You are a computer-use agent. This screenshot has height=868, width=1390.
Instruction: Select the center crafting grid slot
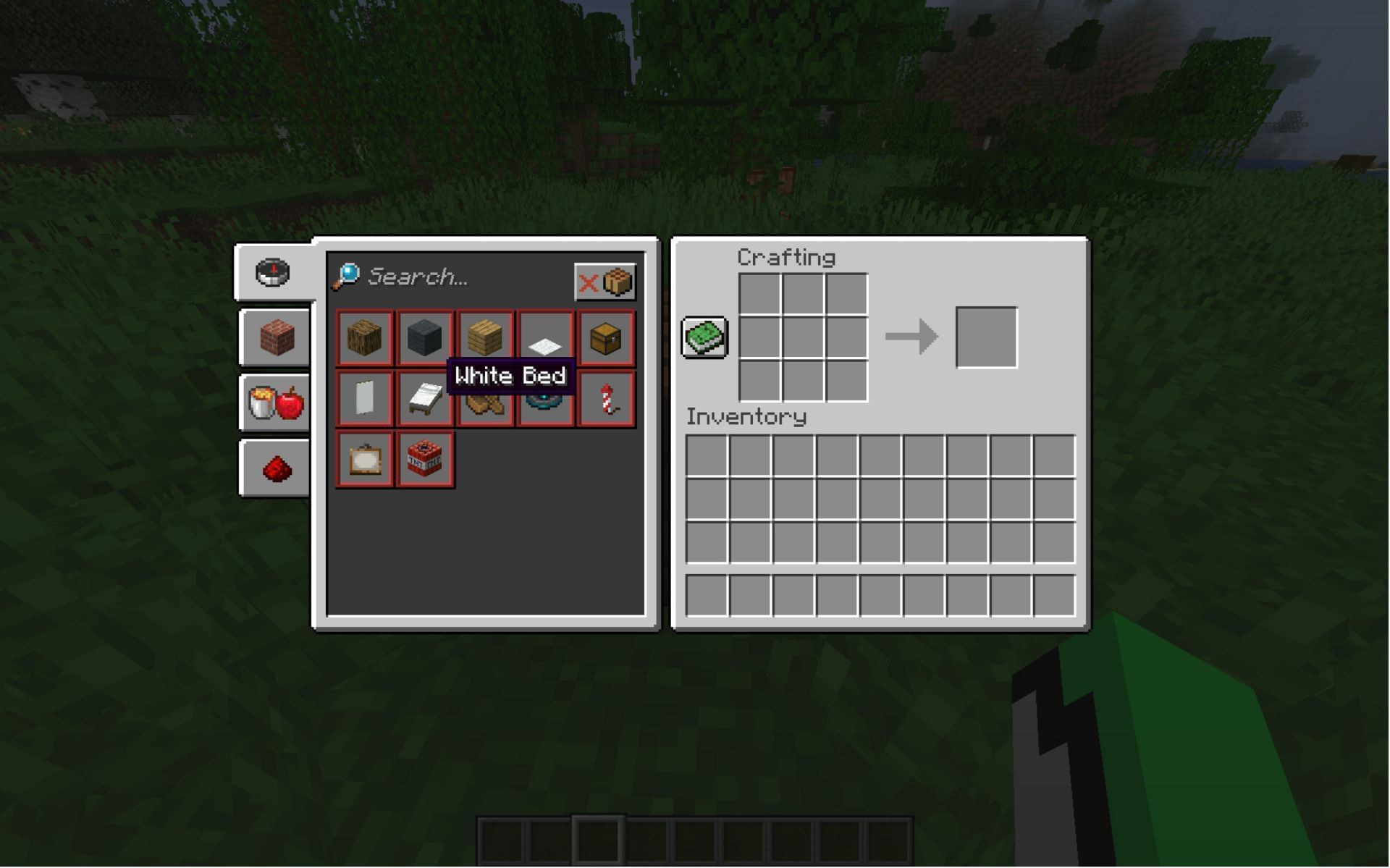[x=804, y=337]
